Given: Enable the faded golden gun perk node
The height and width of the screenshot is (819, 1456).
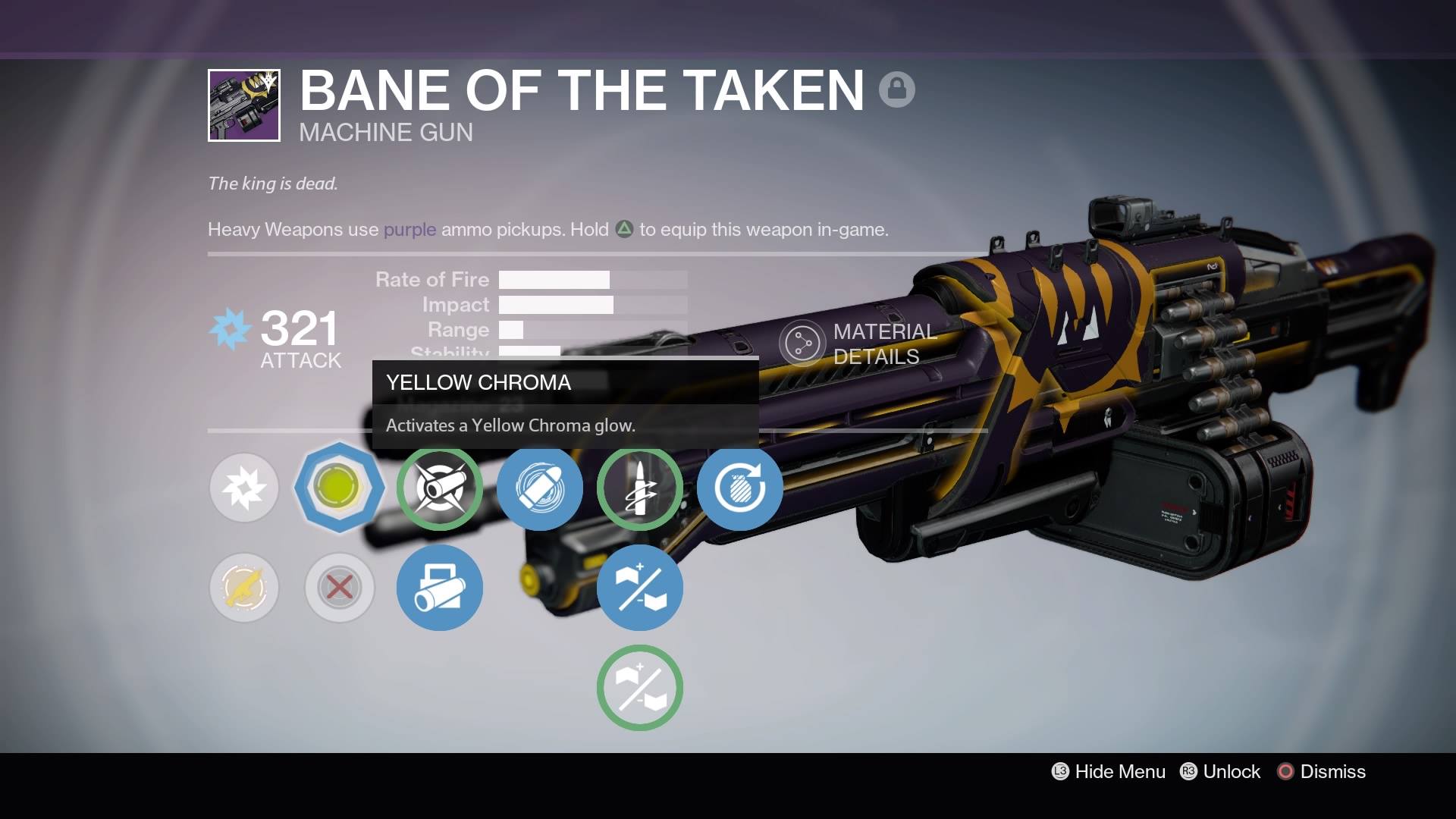Looking at the screenshot, I should (244, 588).
